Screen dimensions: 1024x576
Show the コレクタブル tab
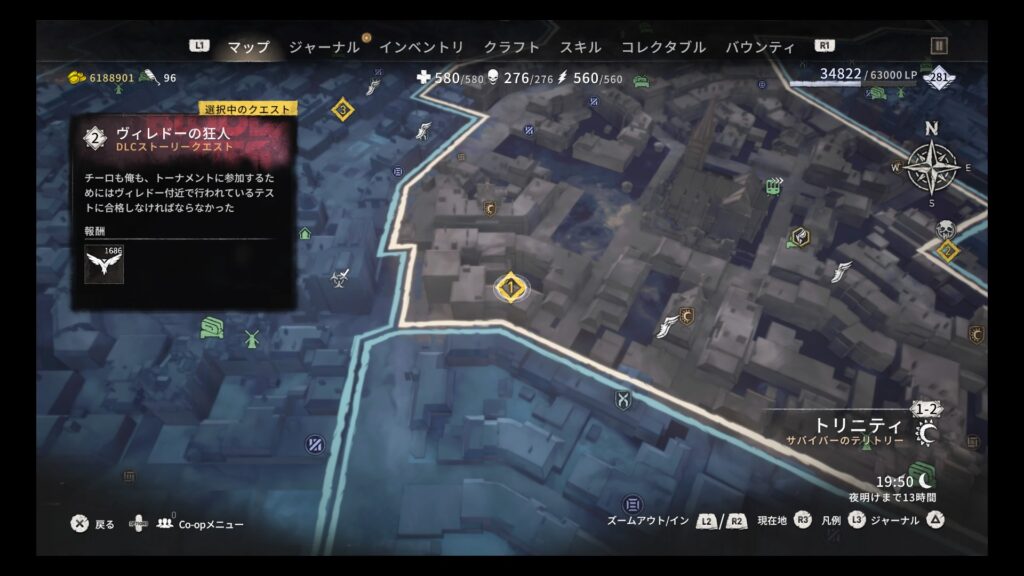[x=663, y=47]
